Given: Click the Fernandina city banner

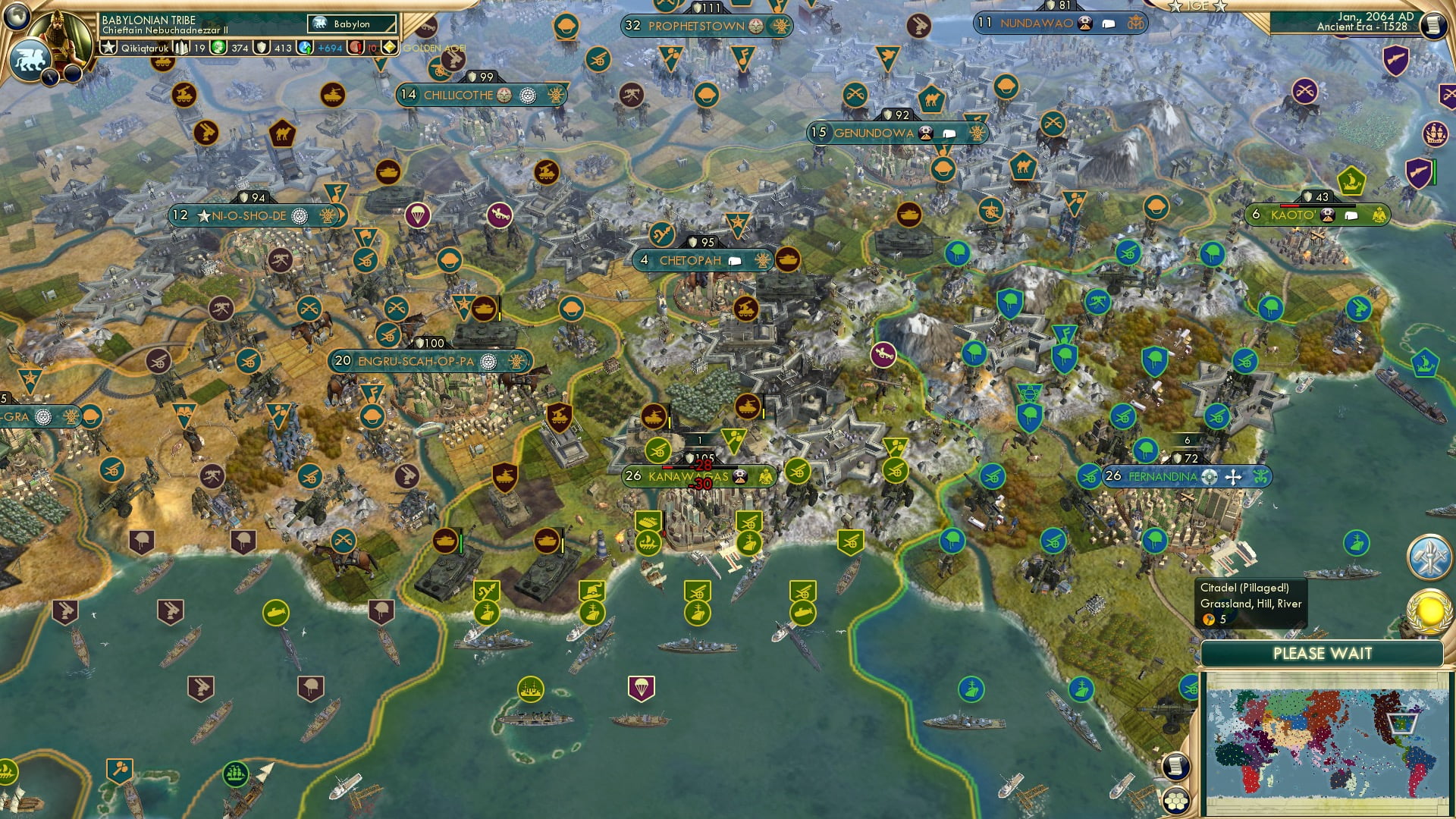Looking at the screenshot, I should tap(1166, 477).
